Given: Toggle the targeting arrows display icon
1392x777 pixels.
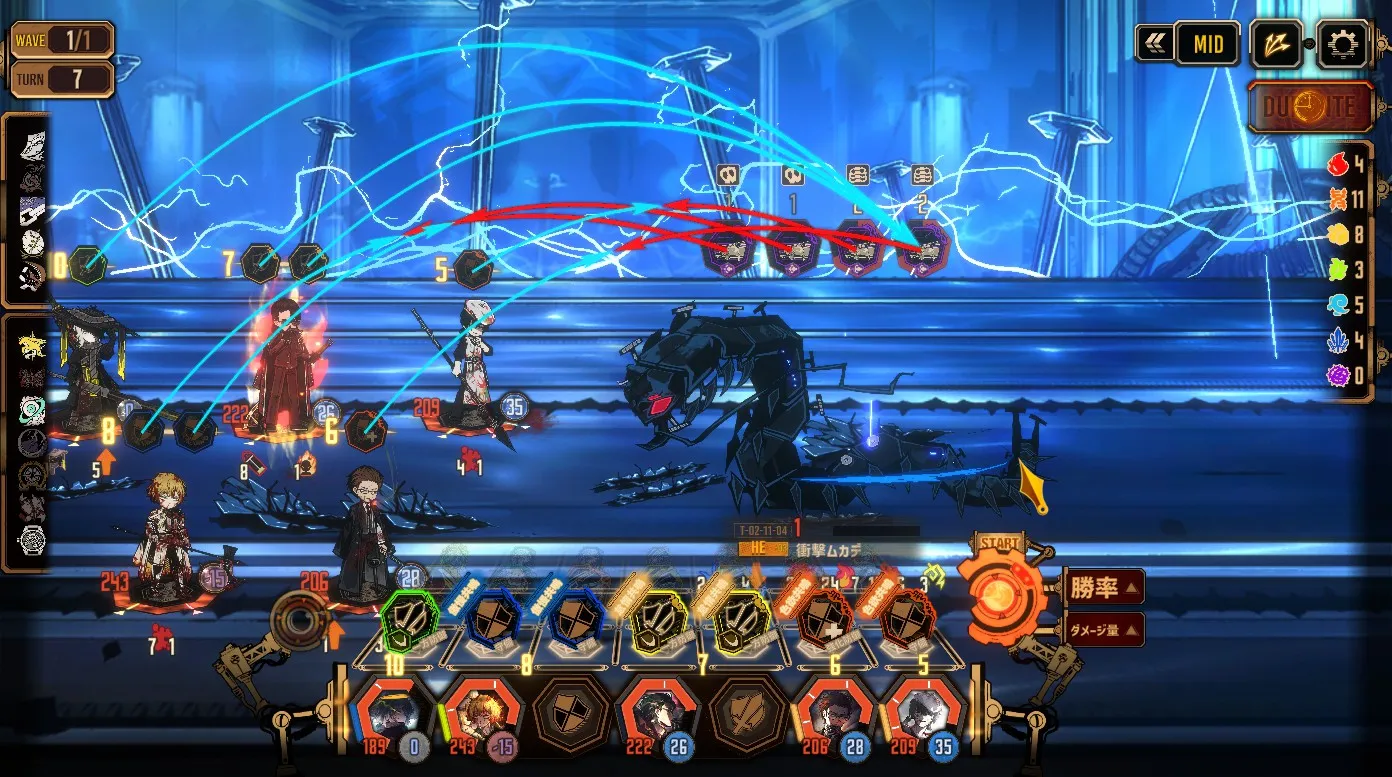Looking at the screenshot, I should (x=1277, y=46).
